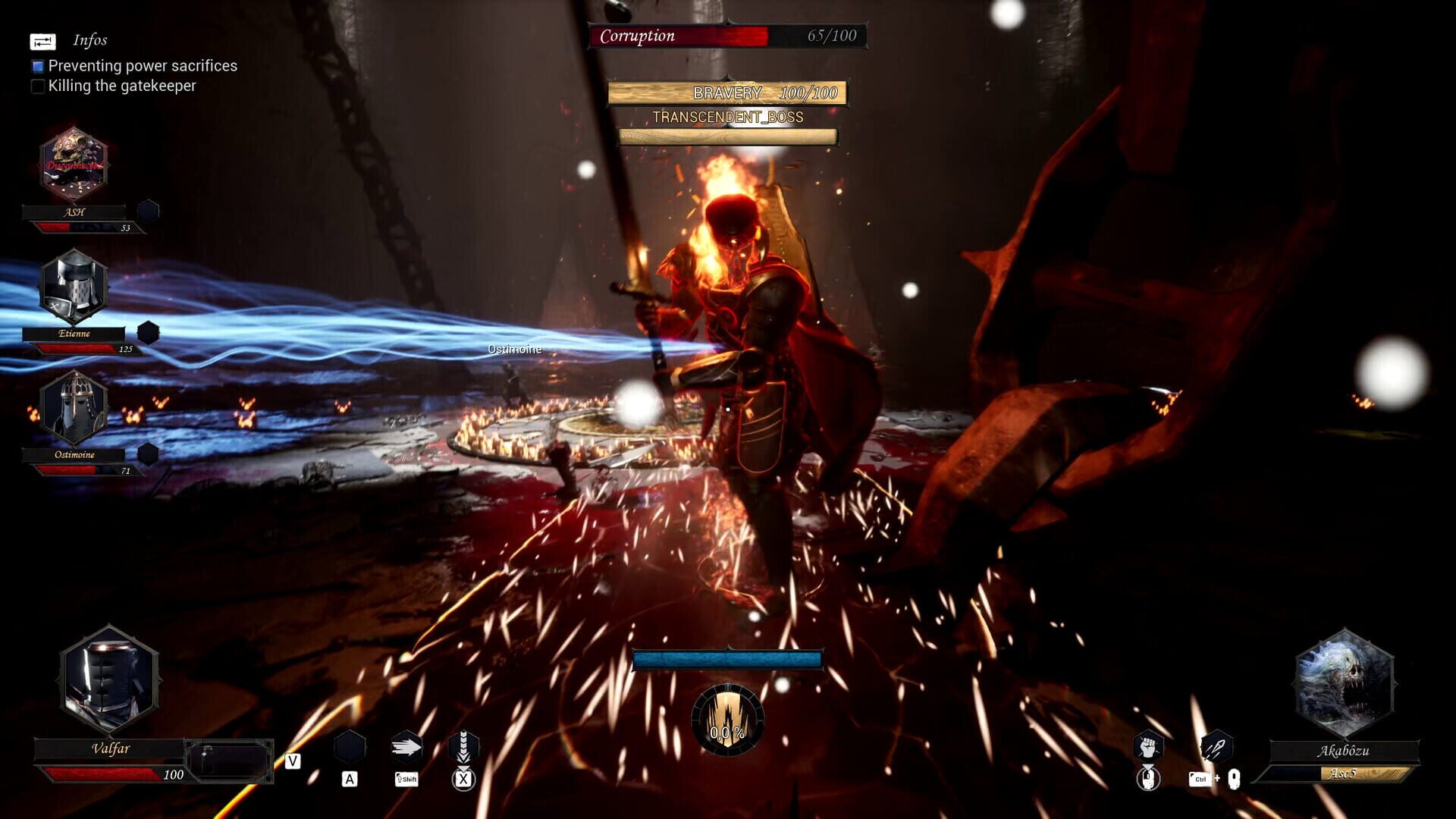Click the spiked ultimate gauge icon
The height and width of the screenshot is (819, 1456).
pos(727,719)
